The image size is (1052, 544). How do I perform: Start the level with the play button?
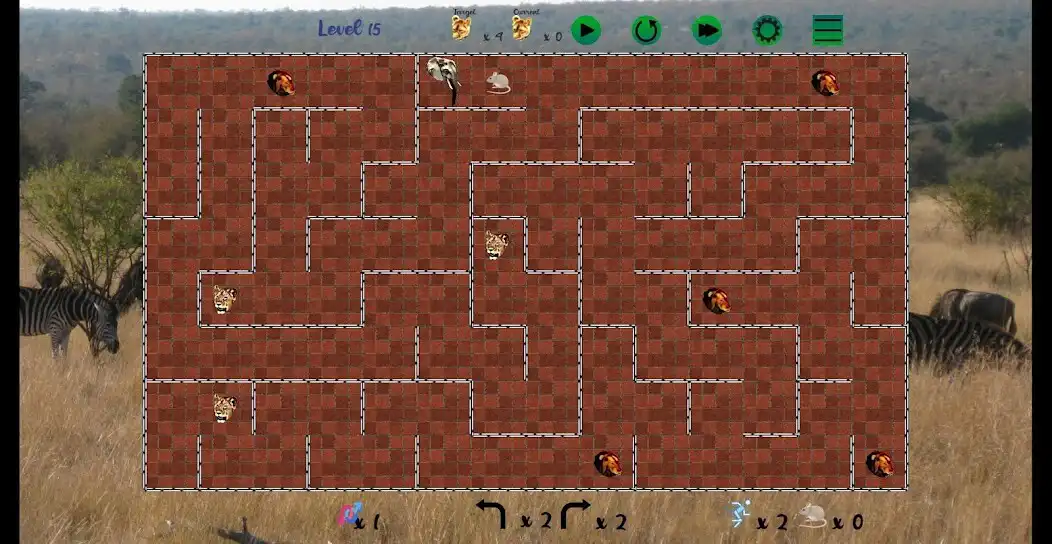[x=586, y=30]
